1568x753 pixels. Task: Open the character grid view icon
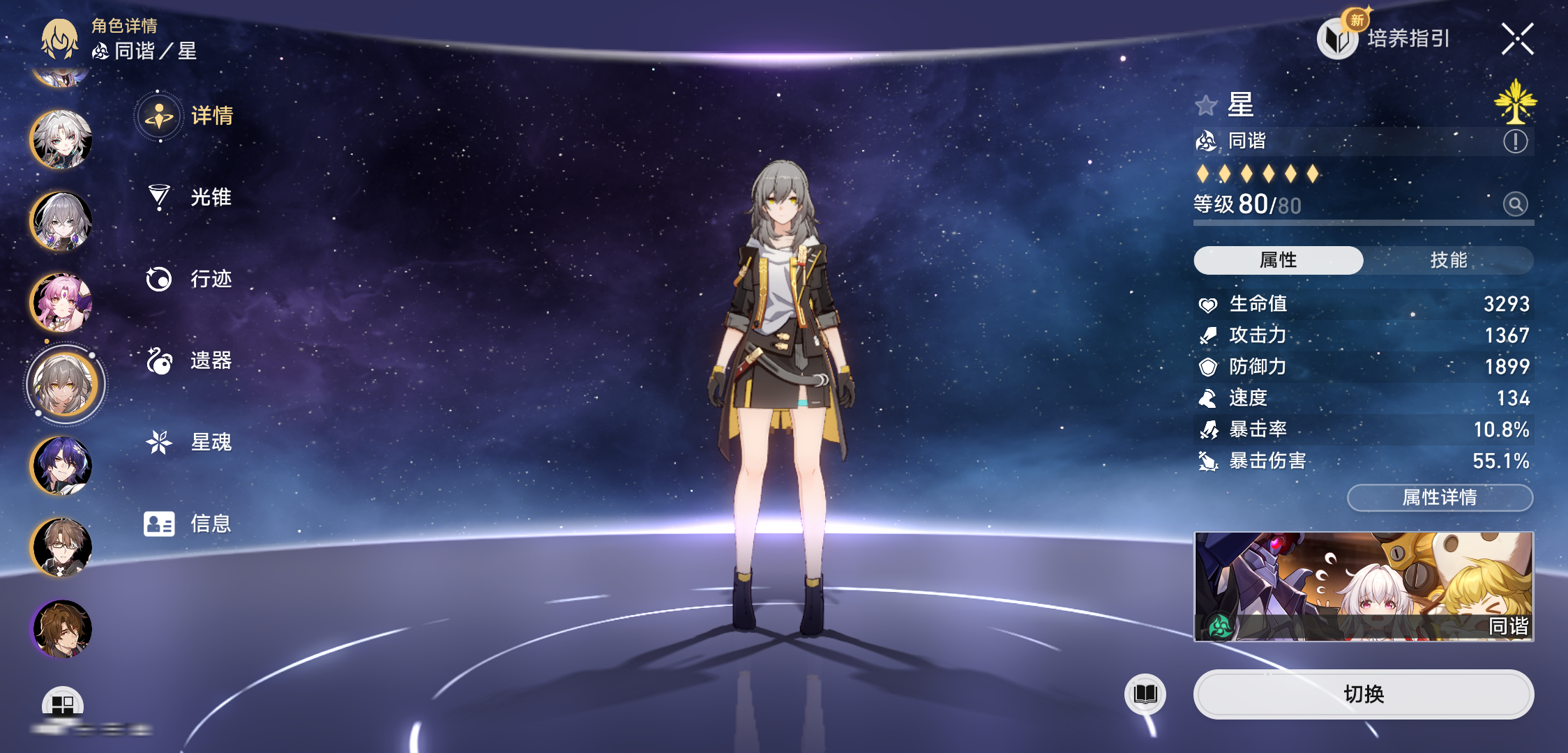[x=63, y=704]
